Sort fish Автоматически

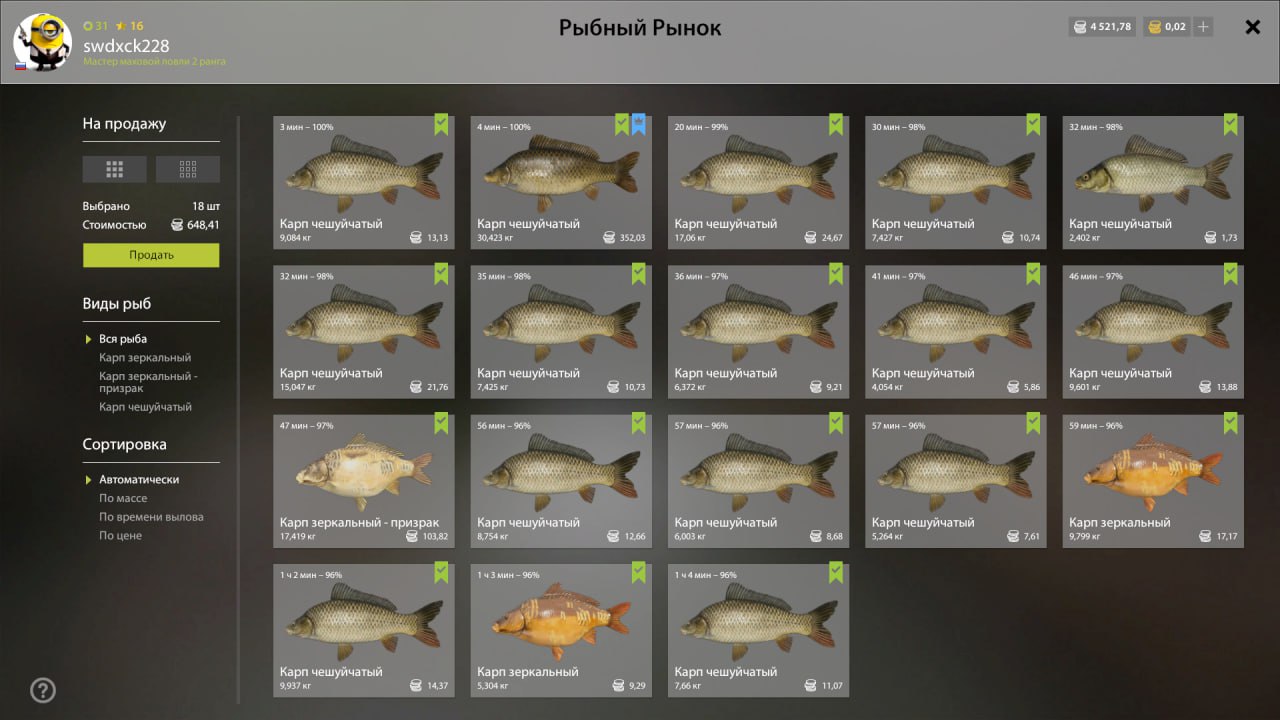coord(139,480)
